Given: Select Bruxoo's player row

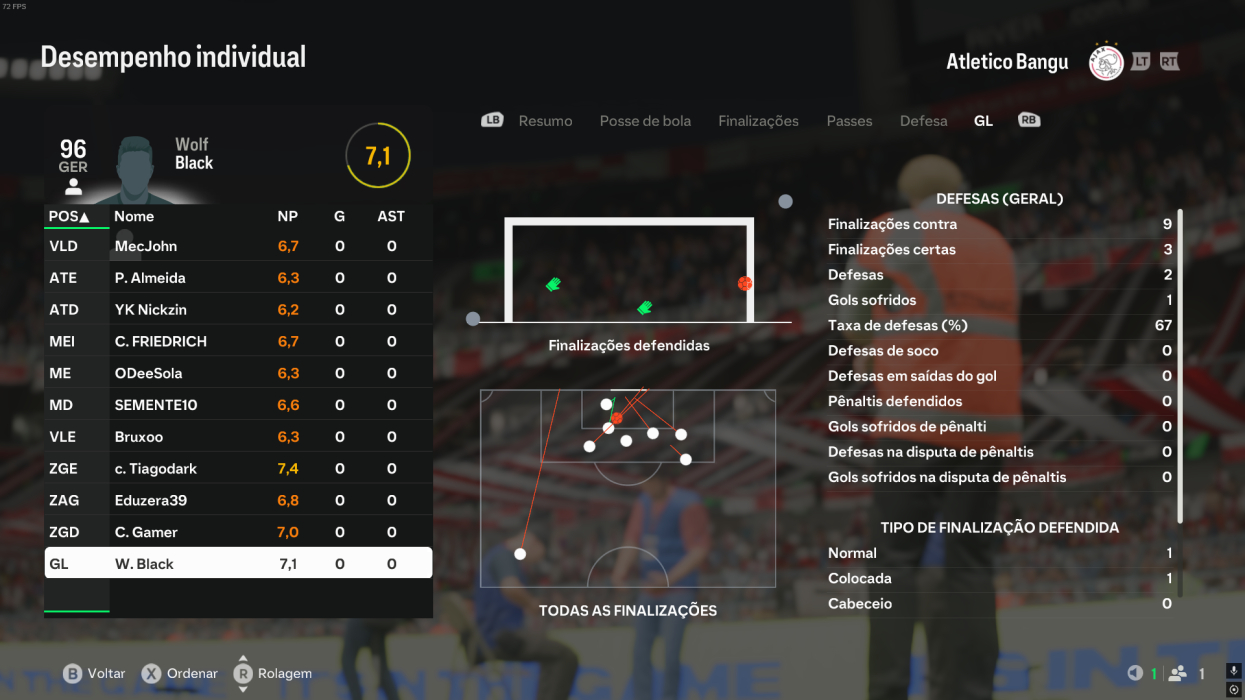Looking at the screenshot, I should [238, 437].
